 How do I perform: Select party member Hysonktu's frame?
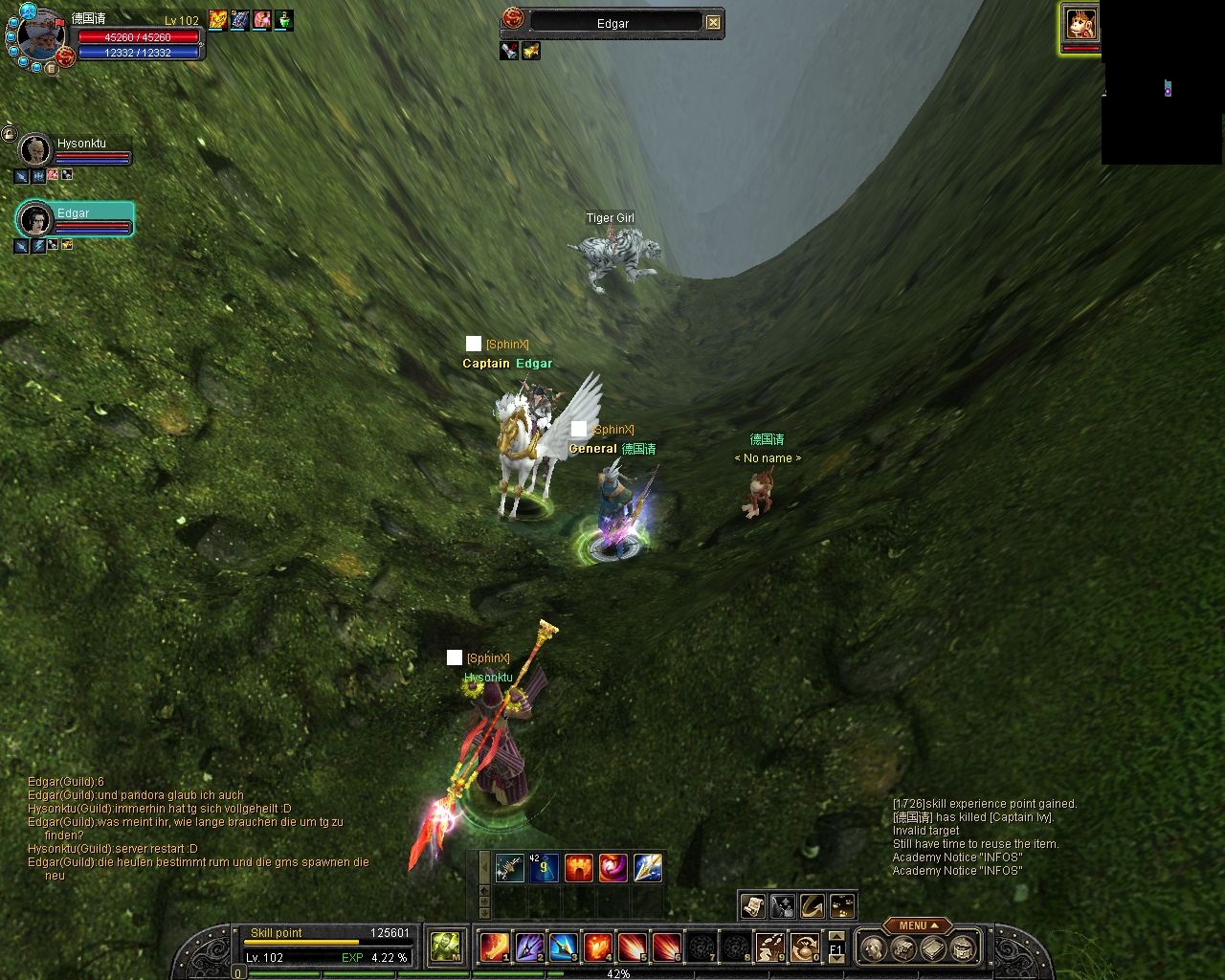point(75,151)
